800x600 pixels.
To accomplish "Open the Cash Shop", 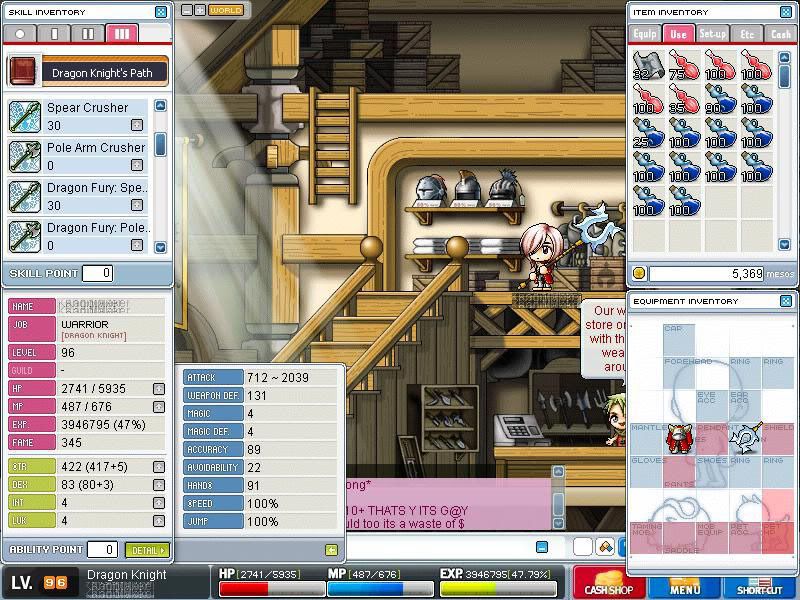I will pos(610,584).
